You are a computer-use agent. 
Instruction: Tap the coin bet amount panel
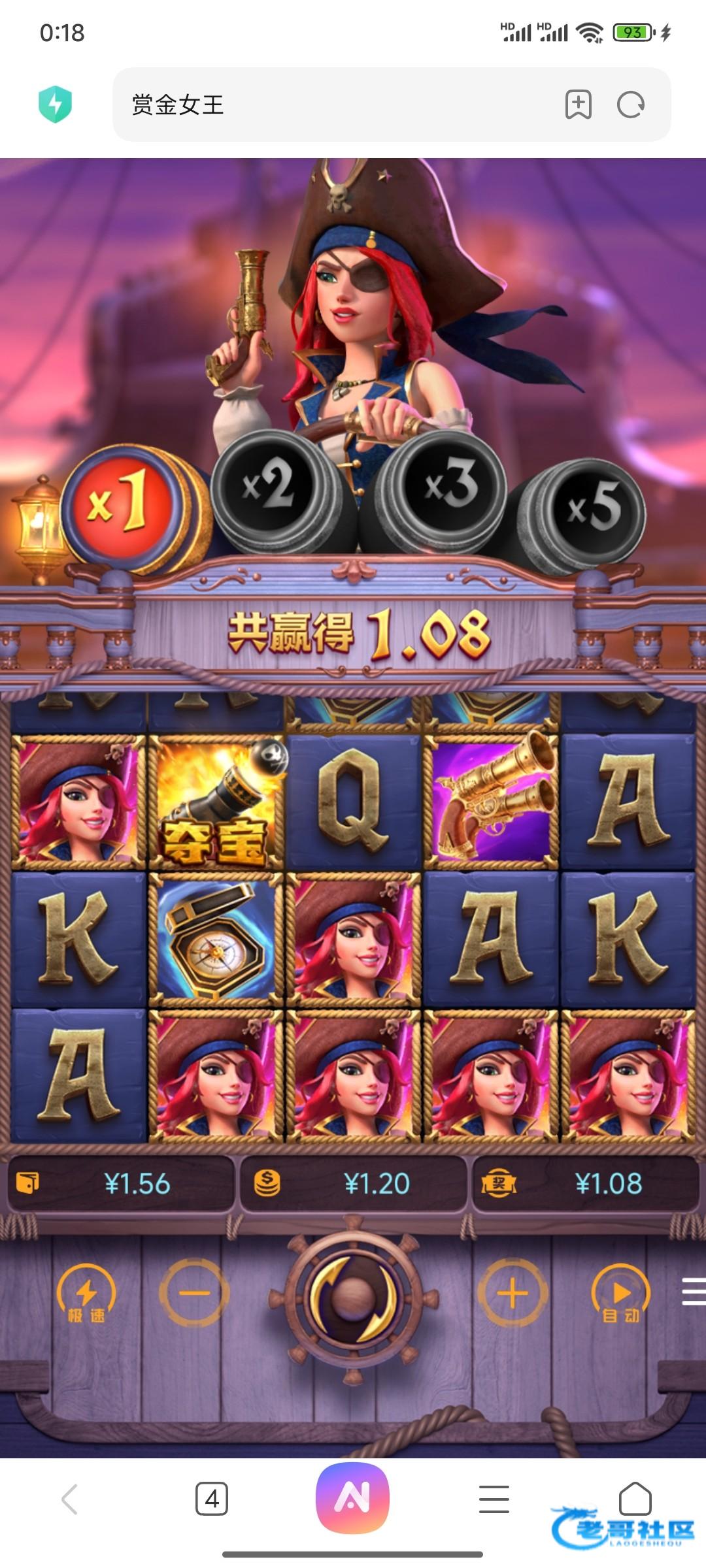pyautogui.click(x=353, y=1183)
